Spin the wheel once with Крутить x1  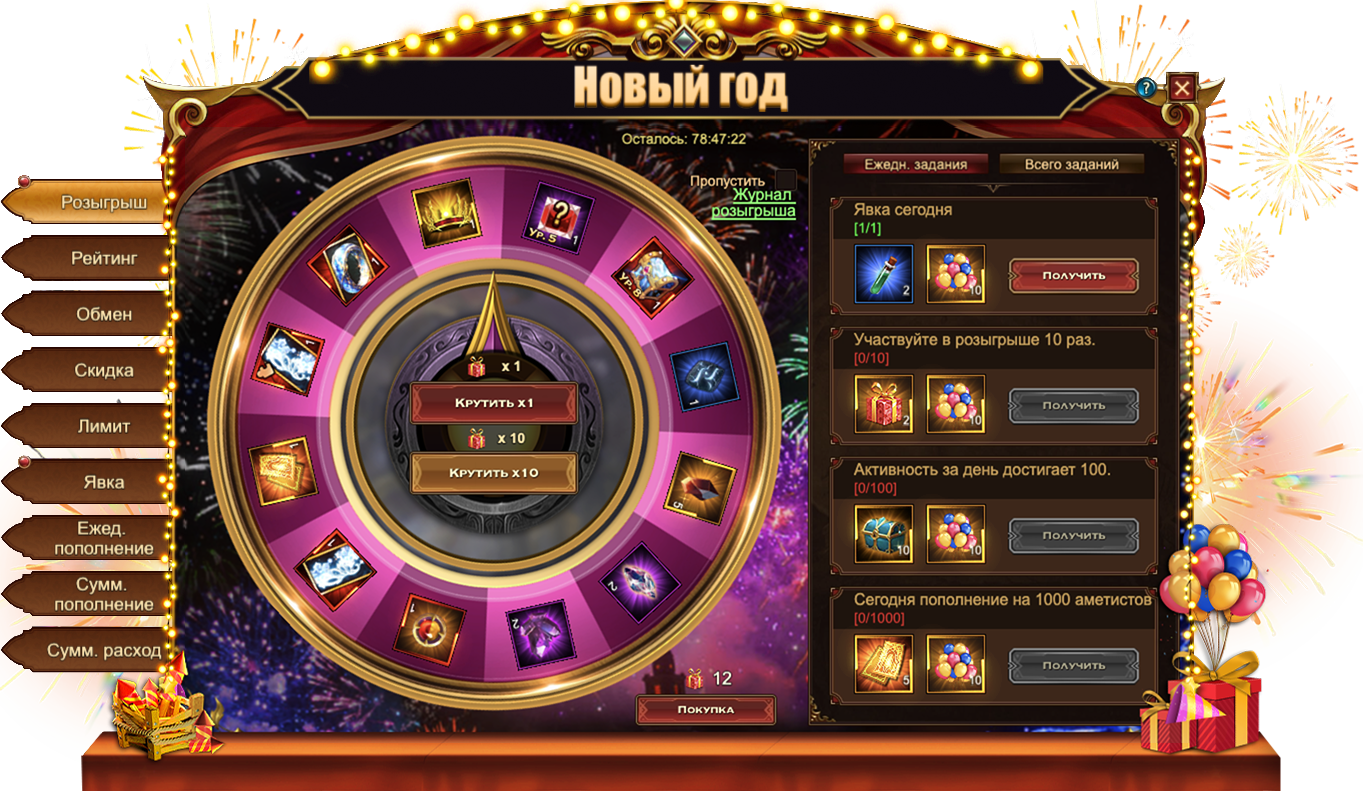[494, 403]
